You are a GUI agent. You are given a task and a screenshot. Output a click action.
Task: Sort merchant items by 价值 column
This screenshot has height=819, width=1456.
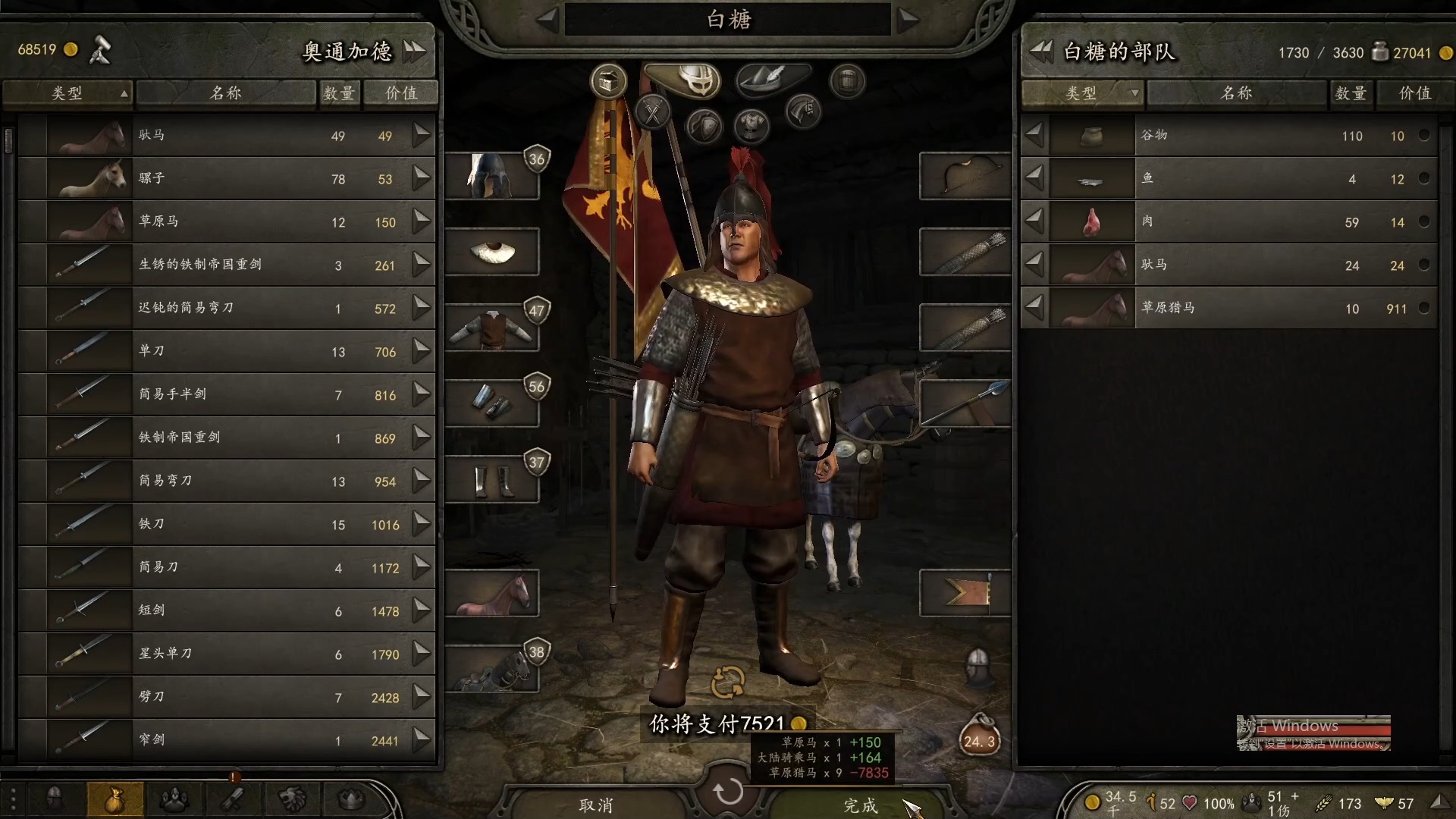(401, 93)
